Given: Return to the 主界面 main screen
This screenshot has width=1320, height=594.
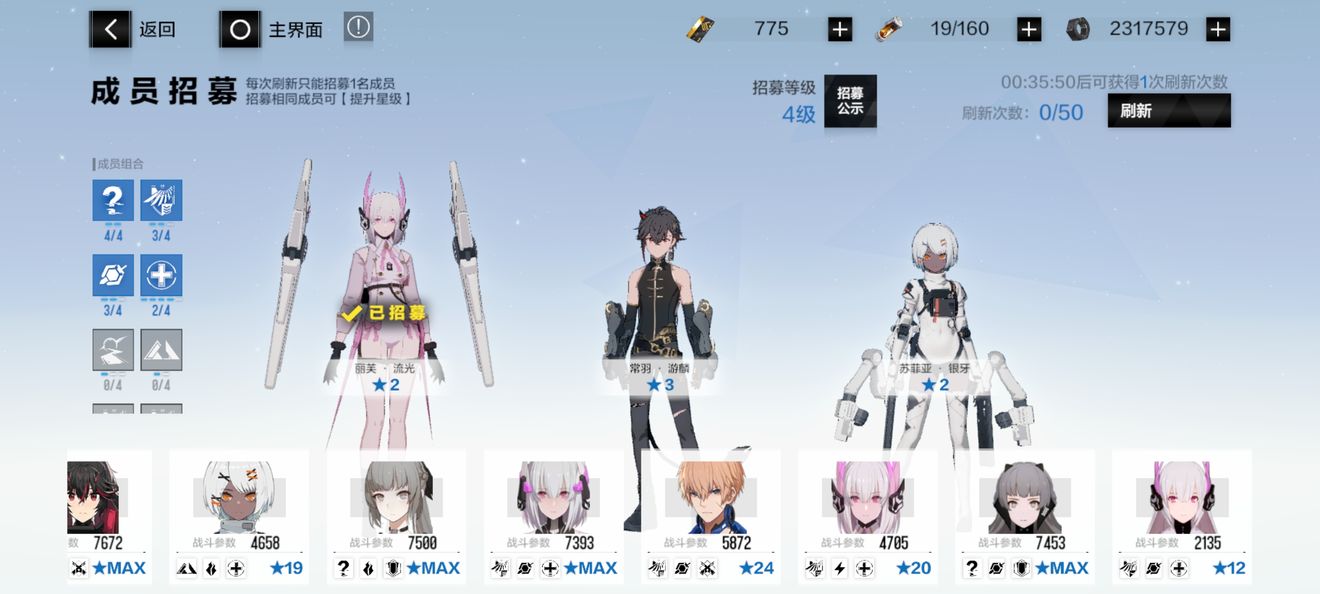Looking at the screenshot, I should click(272, 30).
